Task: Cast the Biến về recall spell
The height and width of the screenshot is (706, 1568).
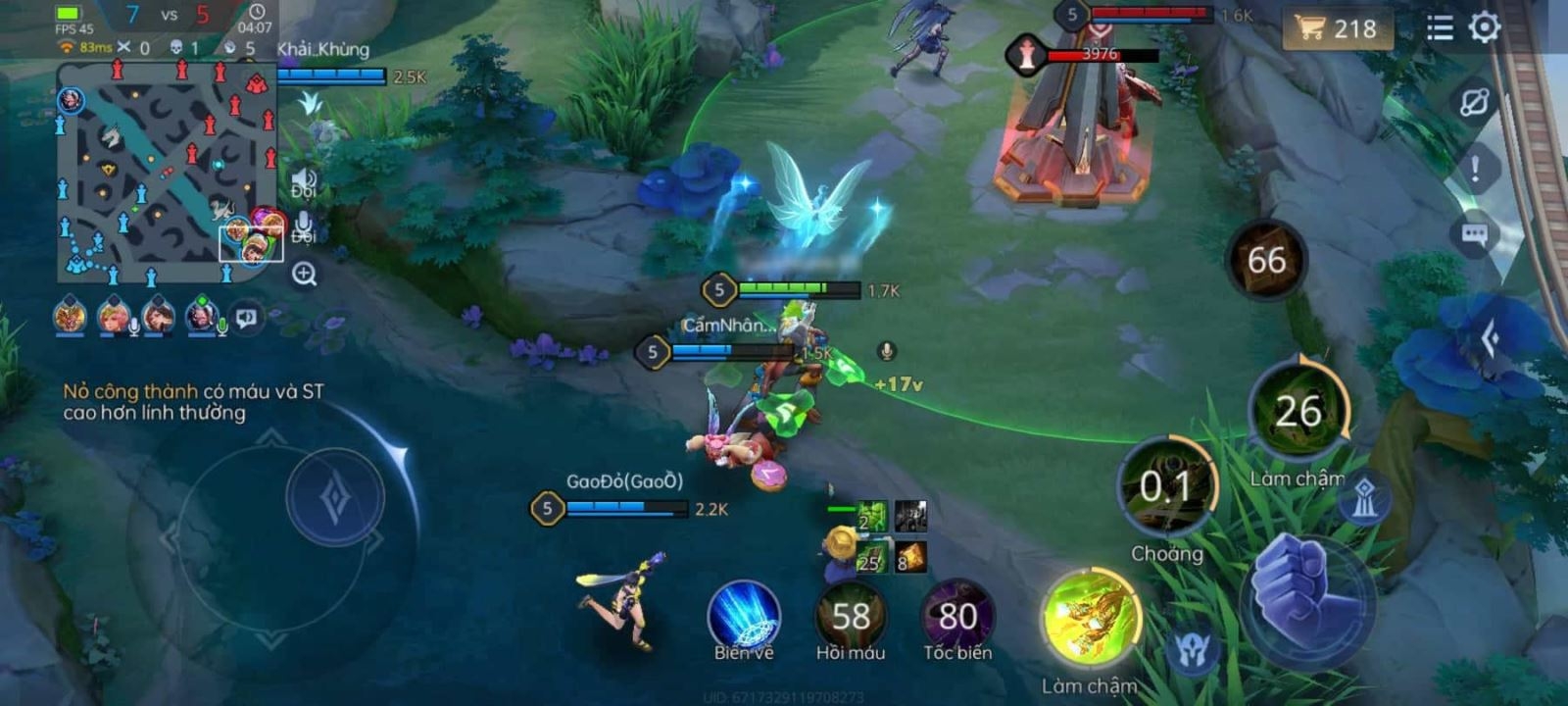Action: click(x=744, y=615)
